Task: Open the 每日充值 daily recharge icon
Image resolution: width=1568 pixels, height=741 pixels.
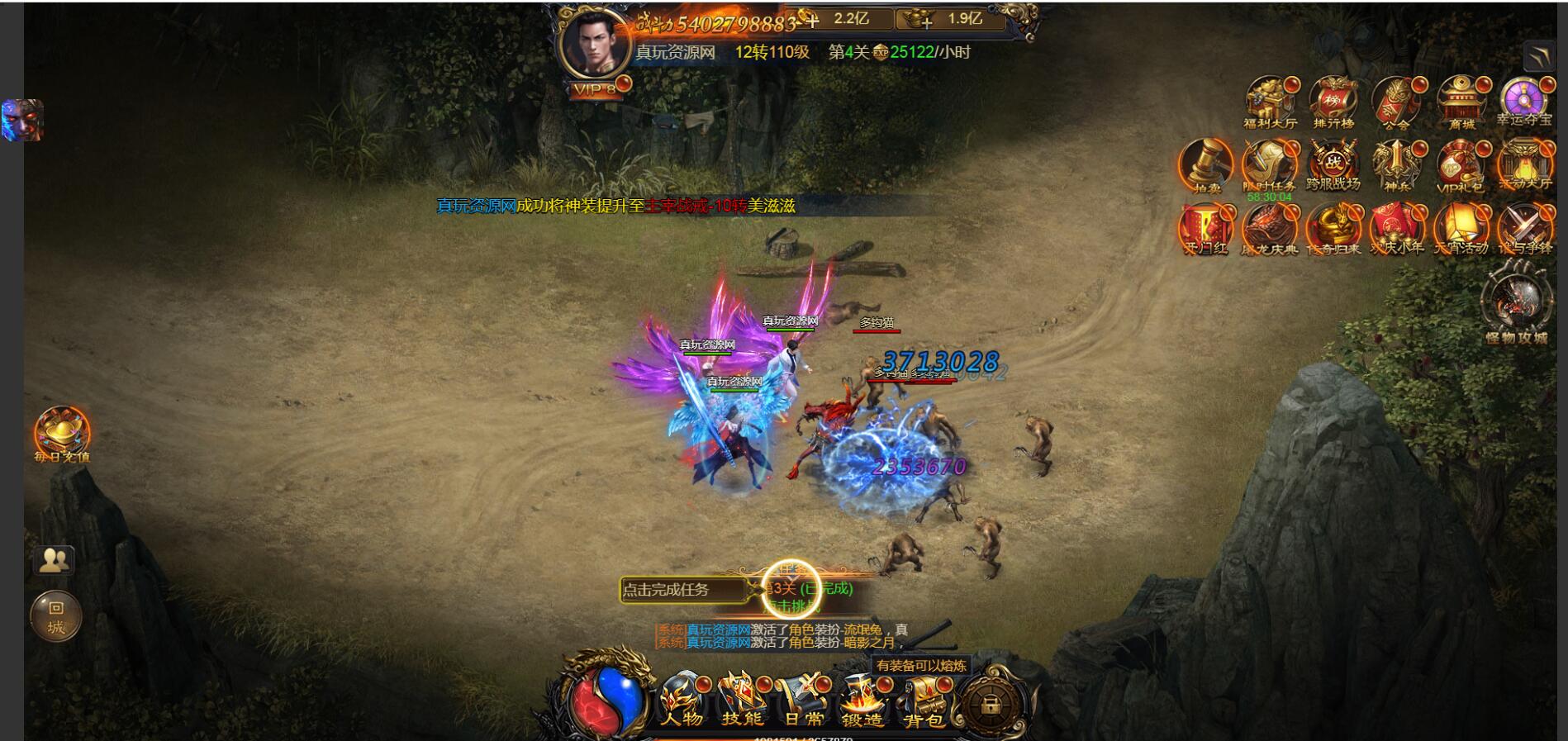Action: (x=62, y=433)
